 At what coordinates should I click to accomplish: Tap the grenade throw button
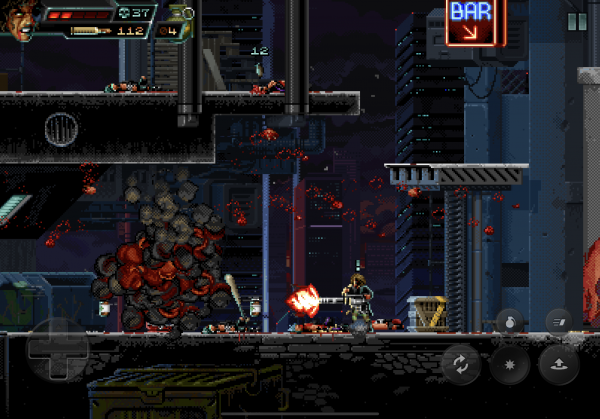[509, 321]
